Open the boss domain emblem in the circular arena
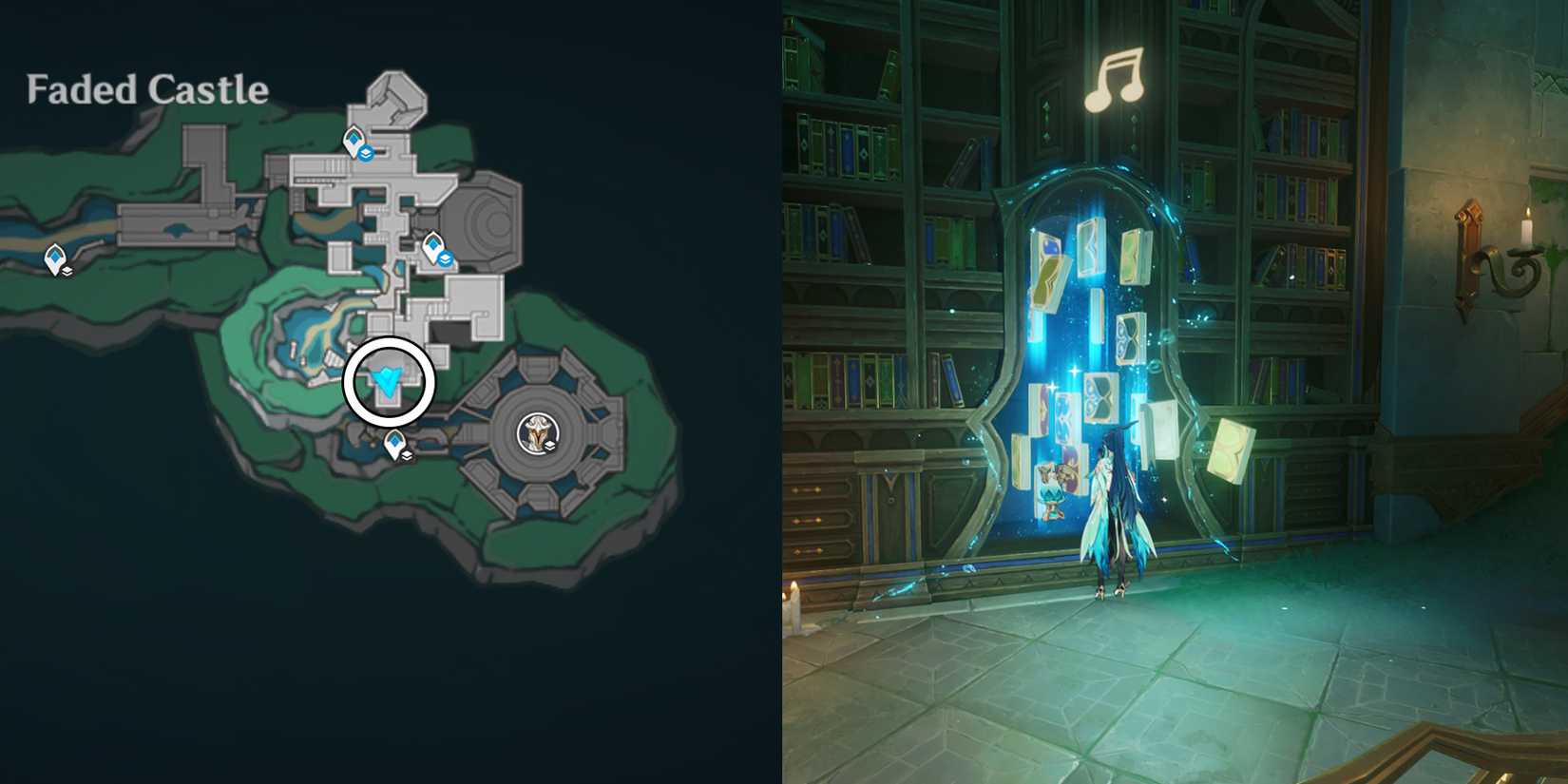This screenshot has height=784, width=1568. (x=539, y=435)
